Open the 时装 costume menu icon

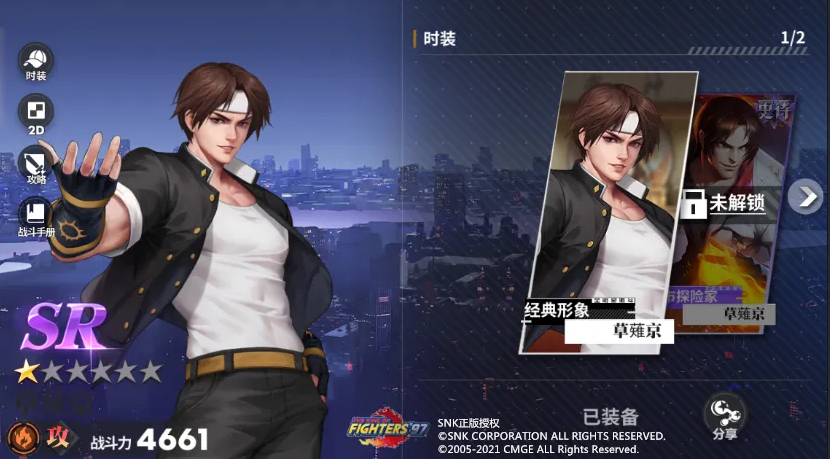click(36, 62)
